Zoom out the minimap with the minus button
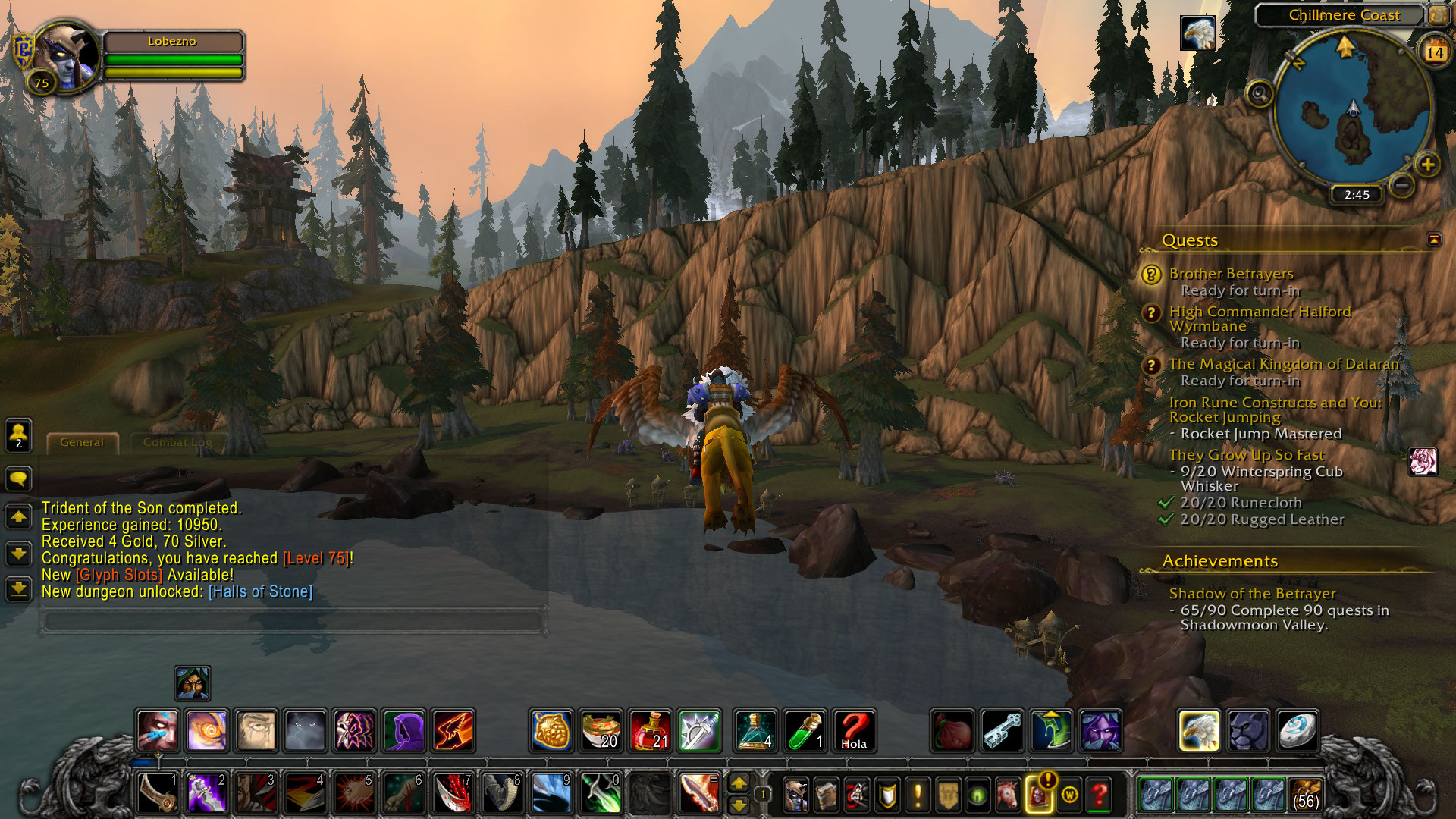Viewport: 1456px width, 819px height. coord(1402,185)
